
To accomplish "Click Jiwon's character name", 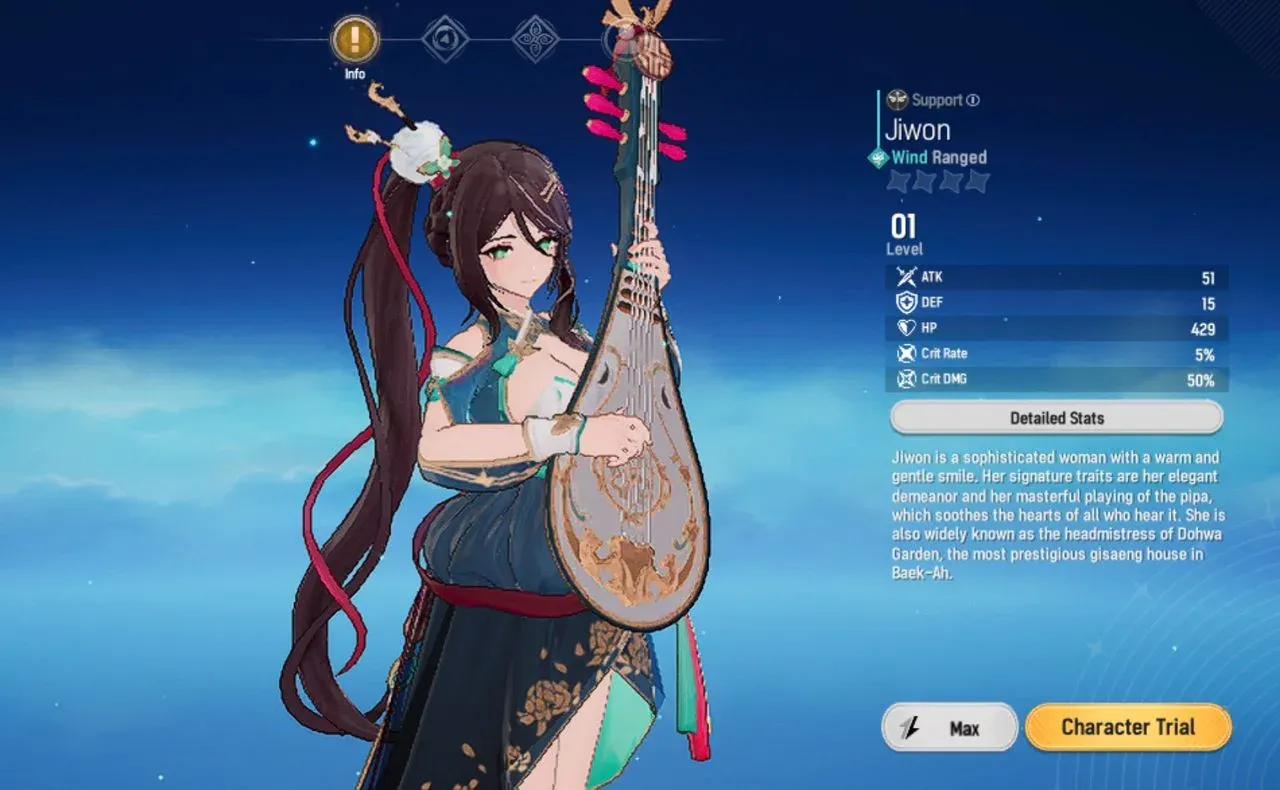I will pyautogui.click(x=916, y=128).
